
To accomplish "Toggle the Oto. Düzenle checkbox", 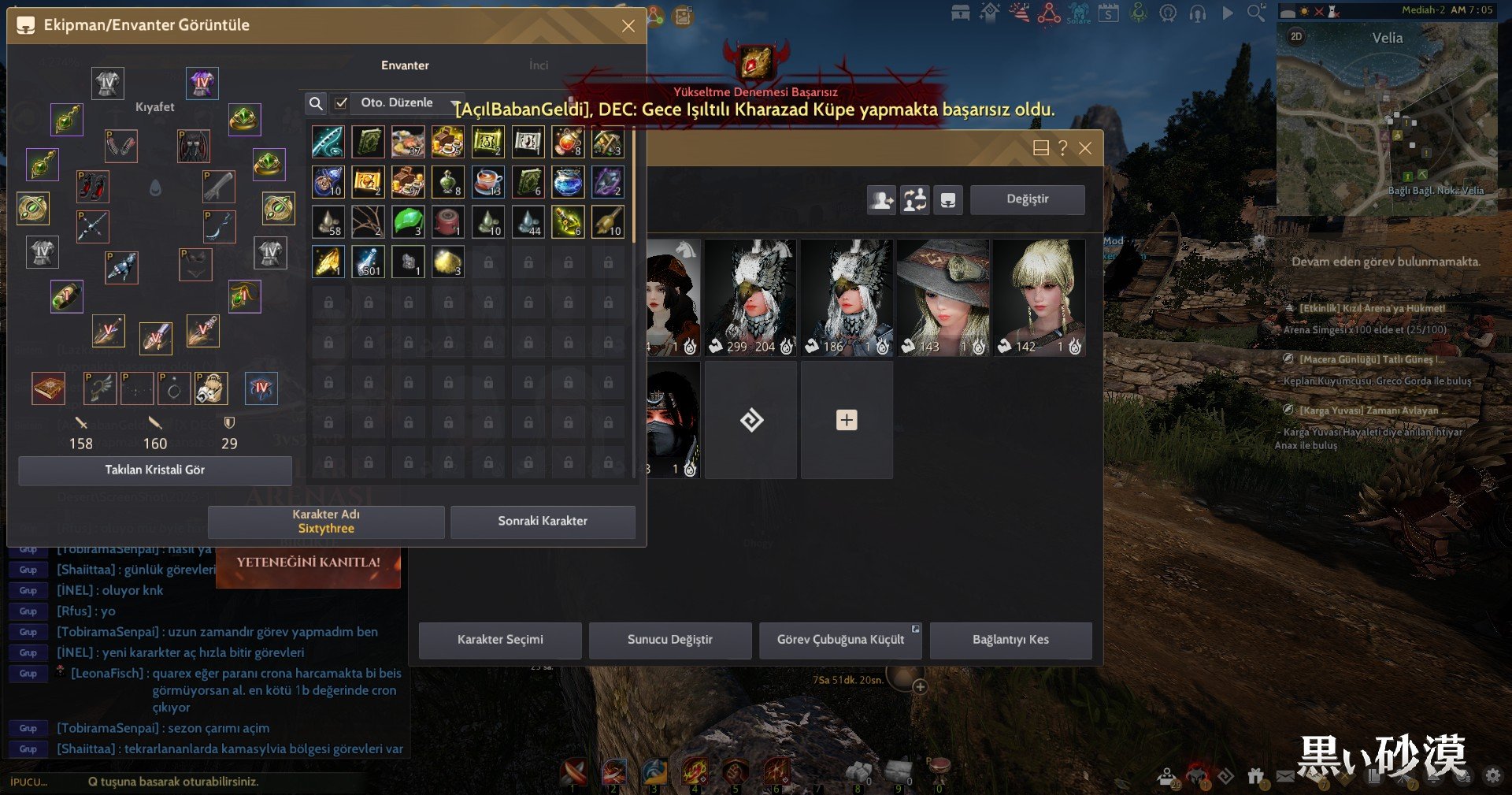I will coord(341,103).
